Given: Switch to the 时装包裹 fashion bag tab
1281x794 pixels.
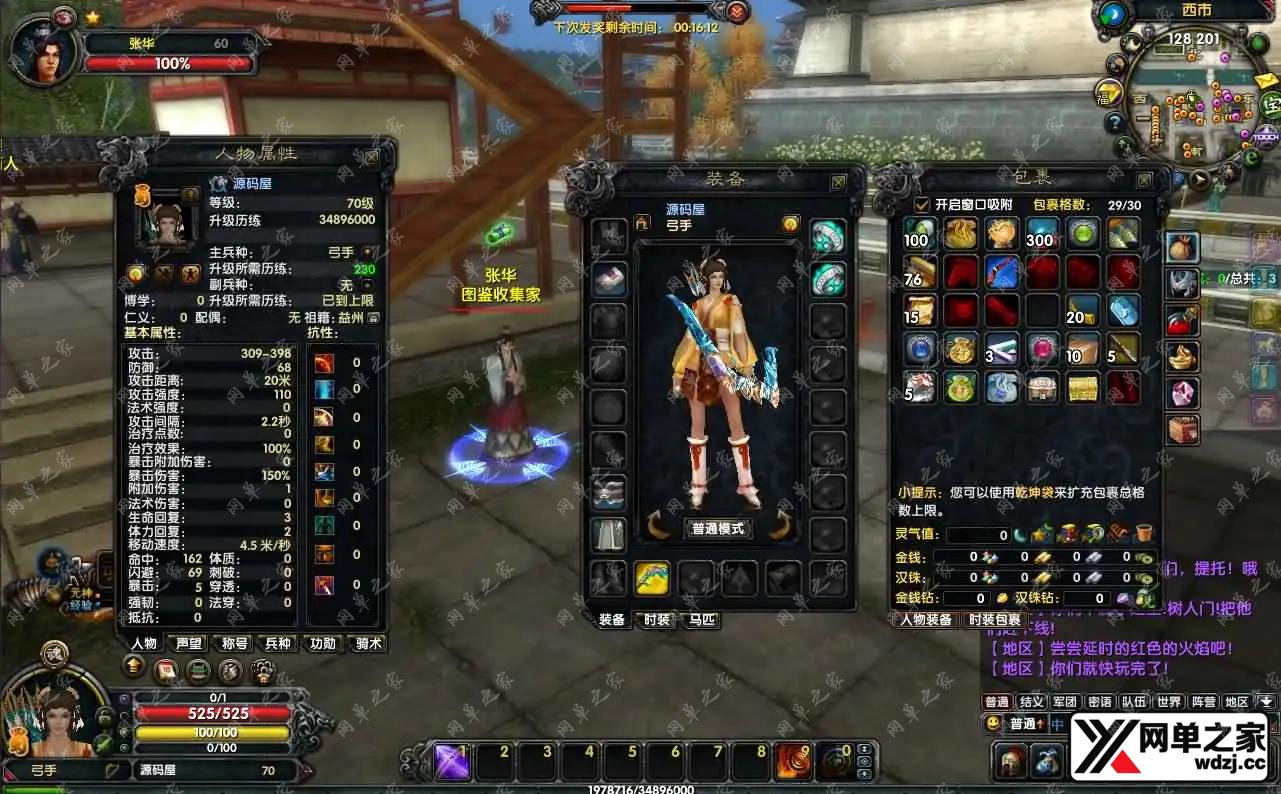Looking at the screenshot, I should click(996, 620).
